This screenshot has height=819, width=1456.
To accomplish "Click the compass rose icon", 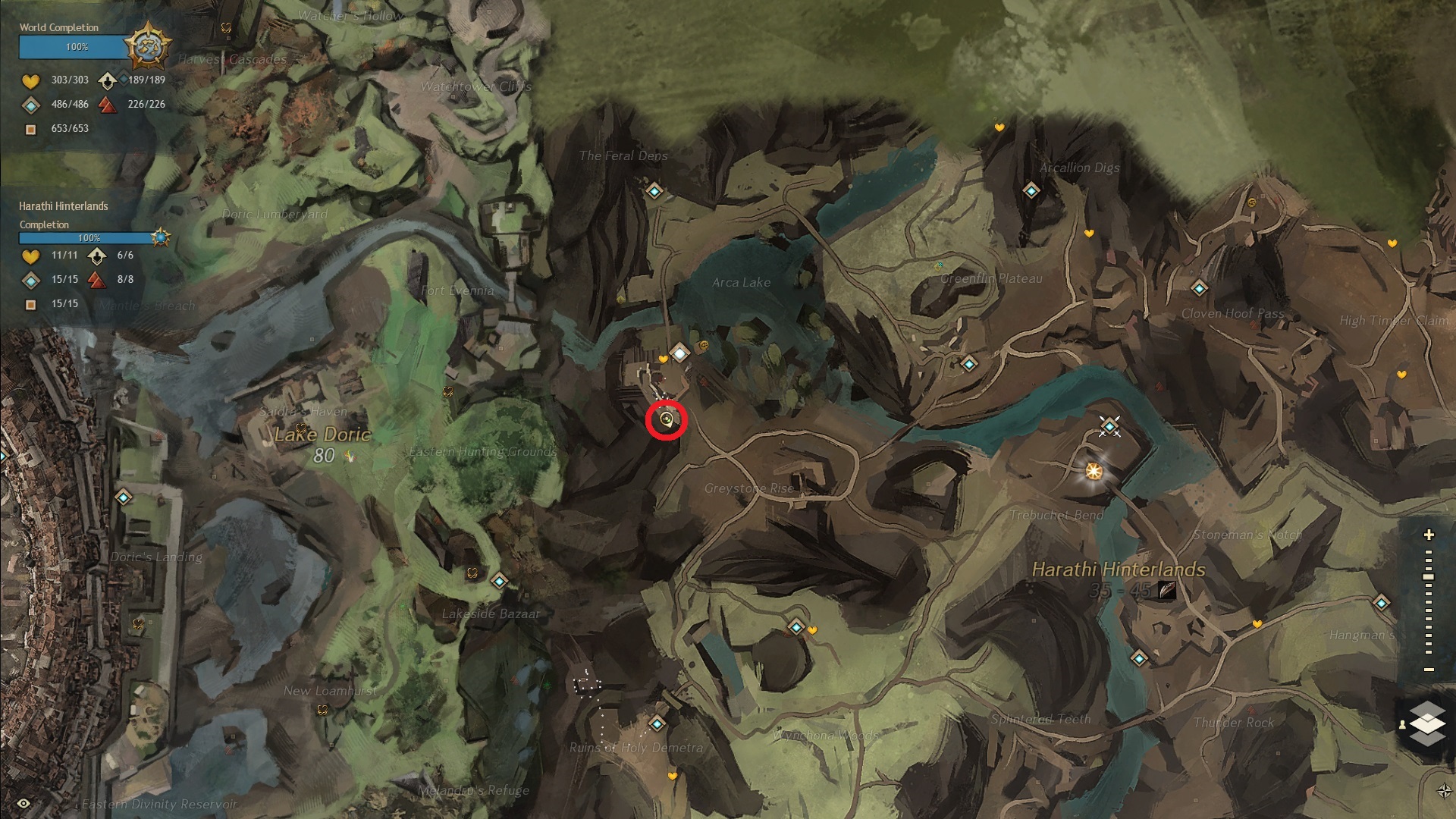I will [x=1444, y=791].
